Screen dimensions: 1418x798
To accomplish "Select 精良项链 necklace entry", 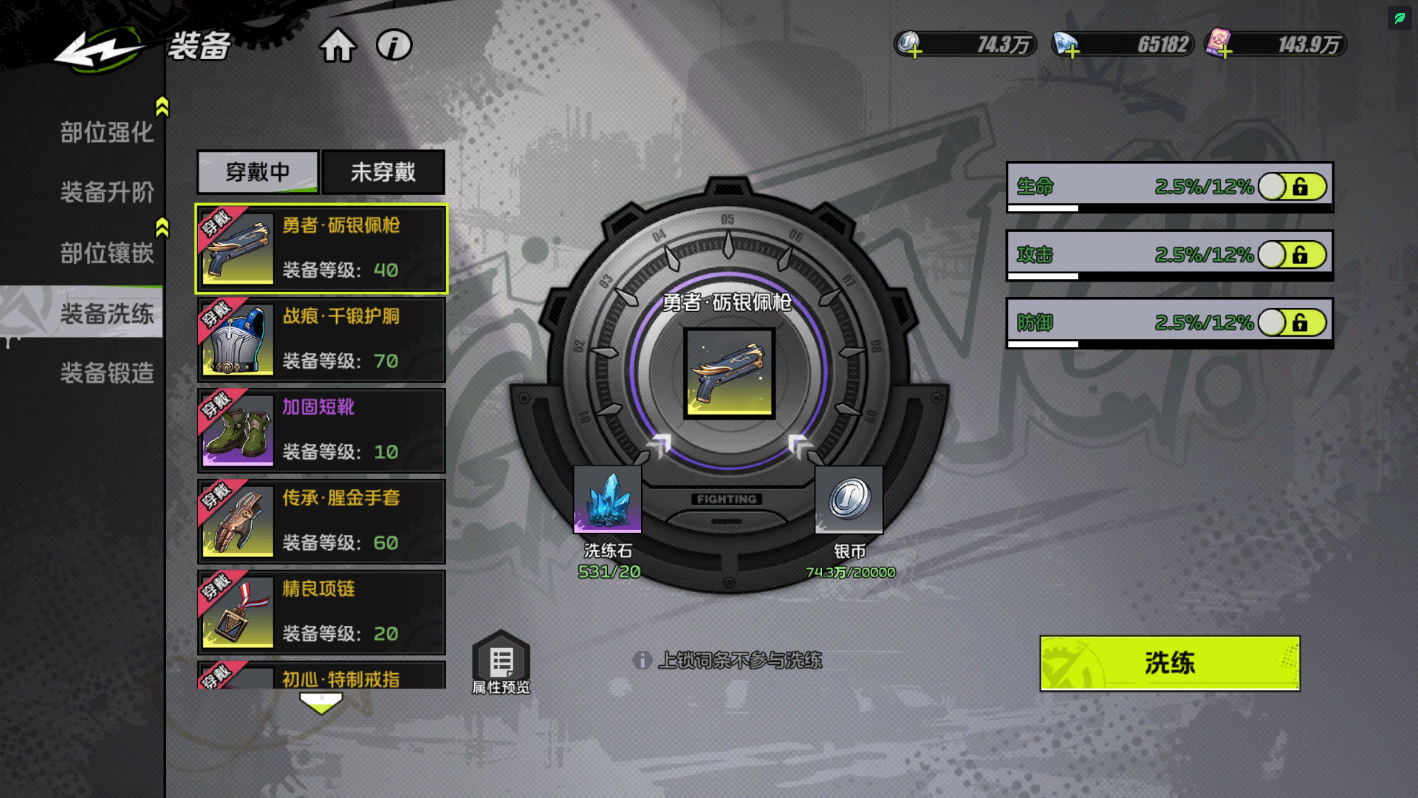I will [x=321, y=612].
